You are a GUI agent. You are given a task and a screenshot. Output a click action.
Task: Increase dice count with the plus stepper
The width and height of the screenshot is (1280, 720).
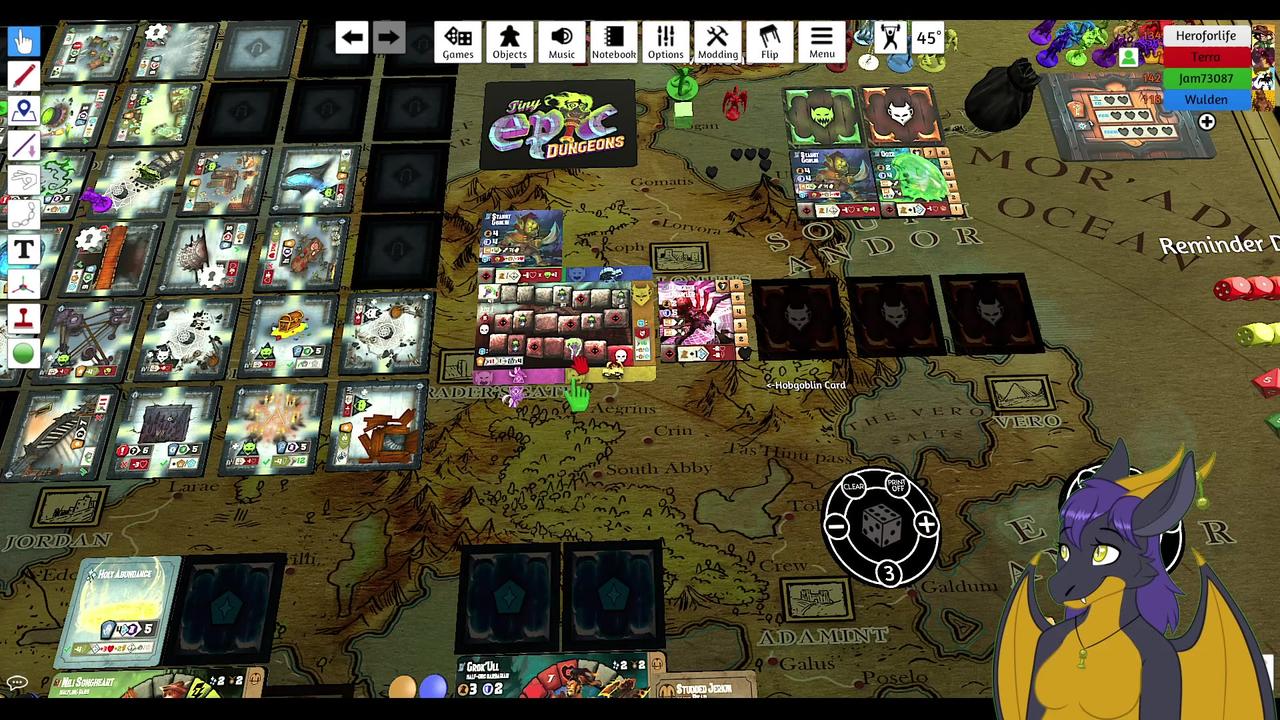point(926,525)
